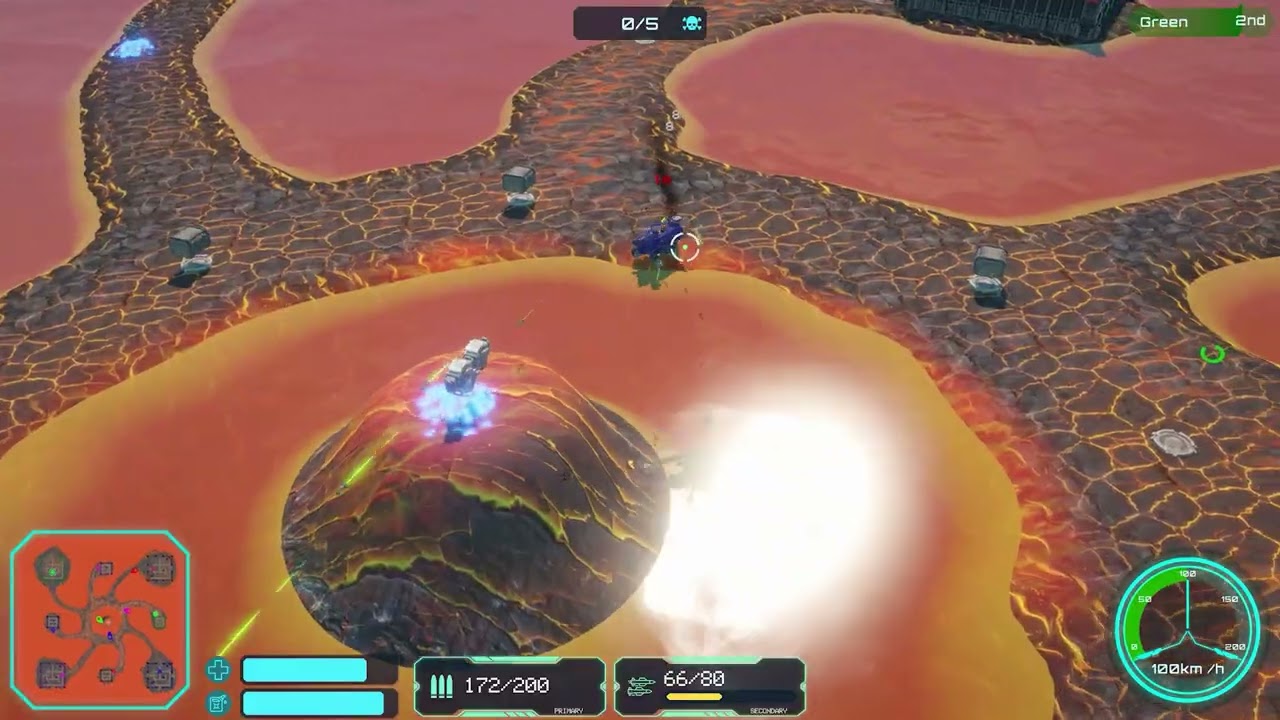The height and width of the screenshot is (720, 1280).
Task: Click the 172/200 ammo readout
Action: 510,687
